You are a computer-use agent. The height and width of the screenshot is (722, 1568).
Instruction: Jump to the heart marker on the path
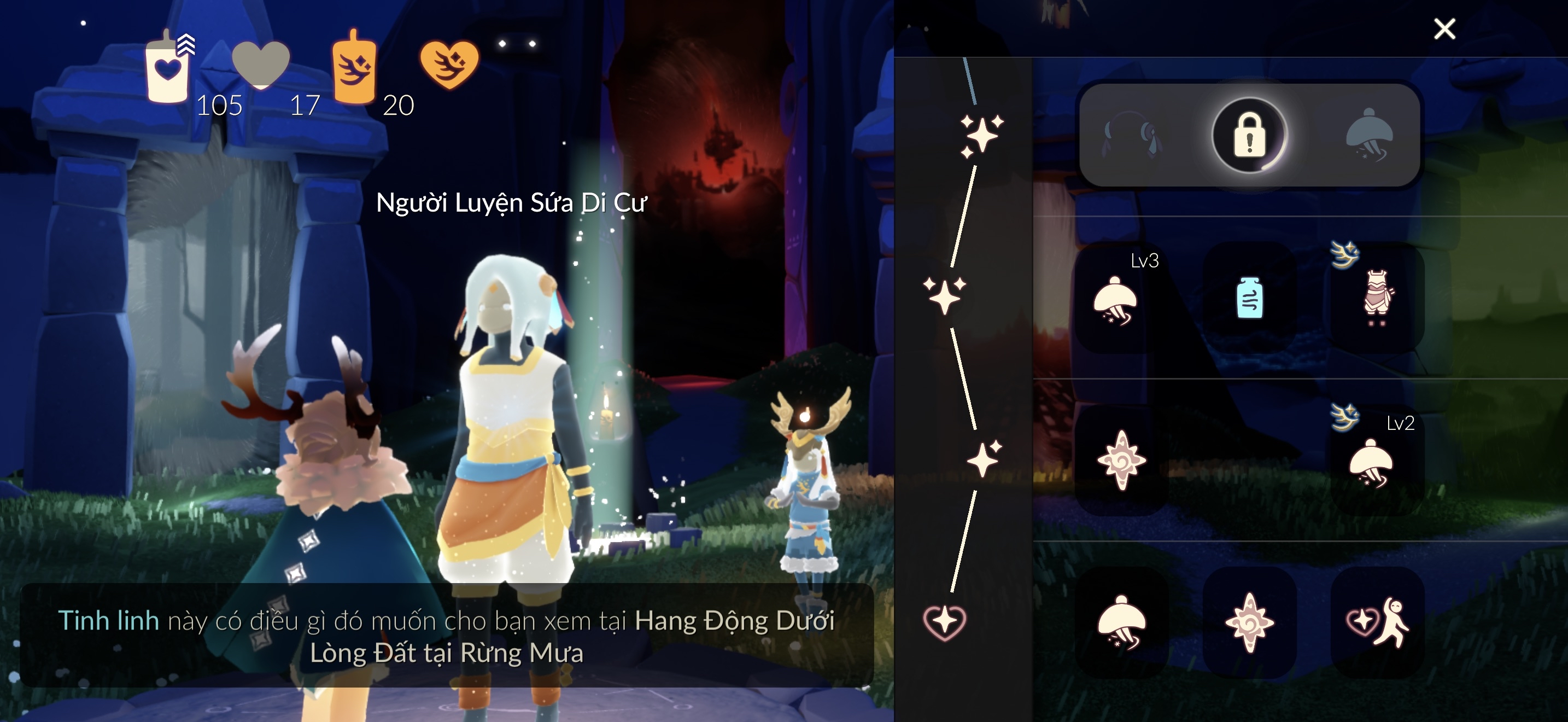click(x=944, y=622)
